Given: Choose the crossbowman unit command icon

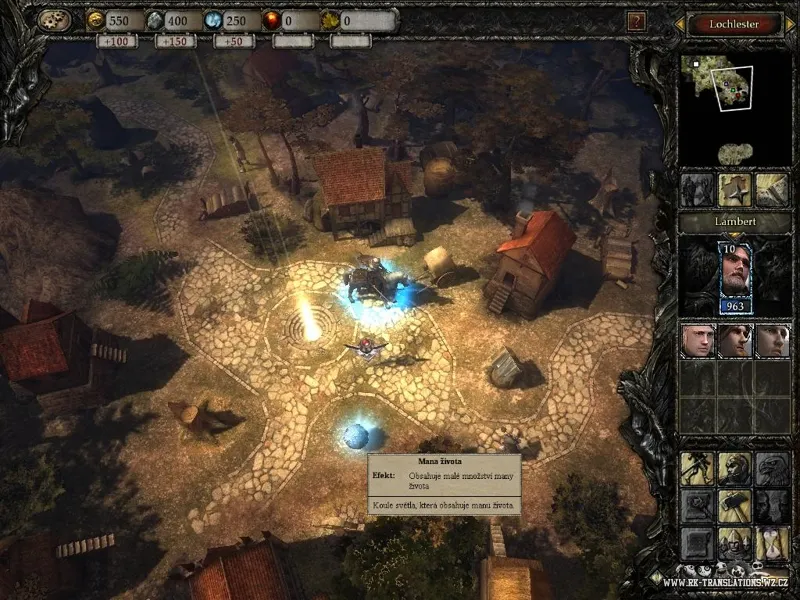Looking at the screenshot, I should [698, 469].
